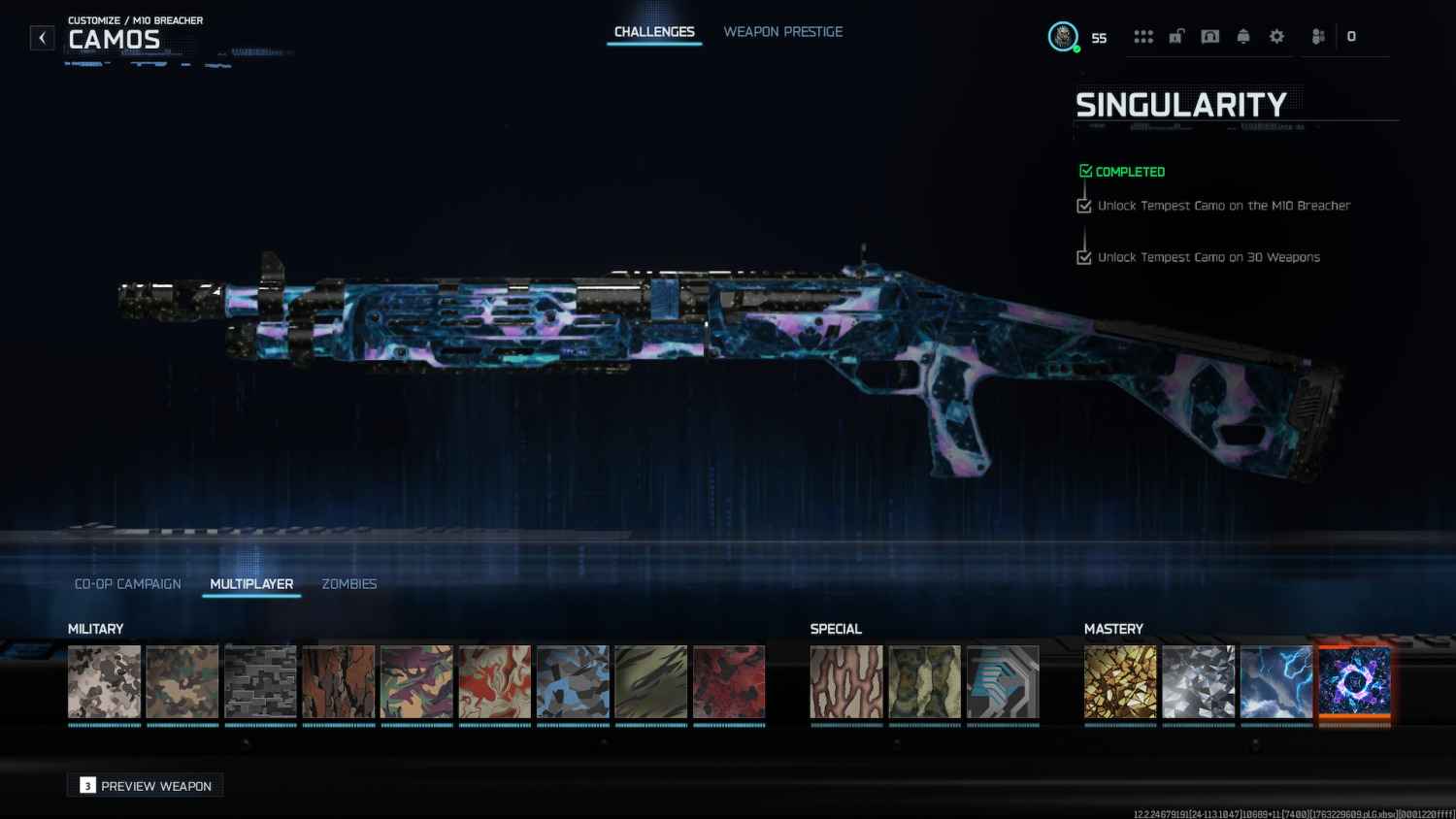The height and width of the screenshot is (819, 1456).
Task: Open the Settings gear menu
Action: click(x=1275, y=36)
